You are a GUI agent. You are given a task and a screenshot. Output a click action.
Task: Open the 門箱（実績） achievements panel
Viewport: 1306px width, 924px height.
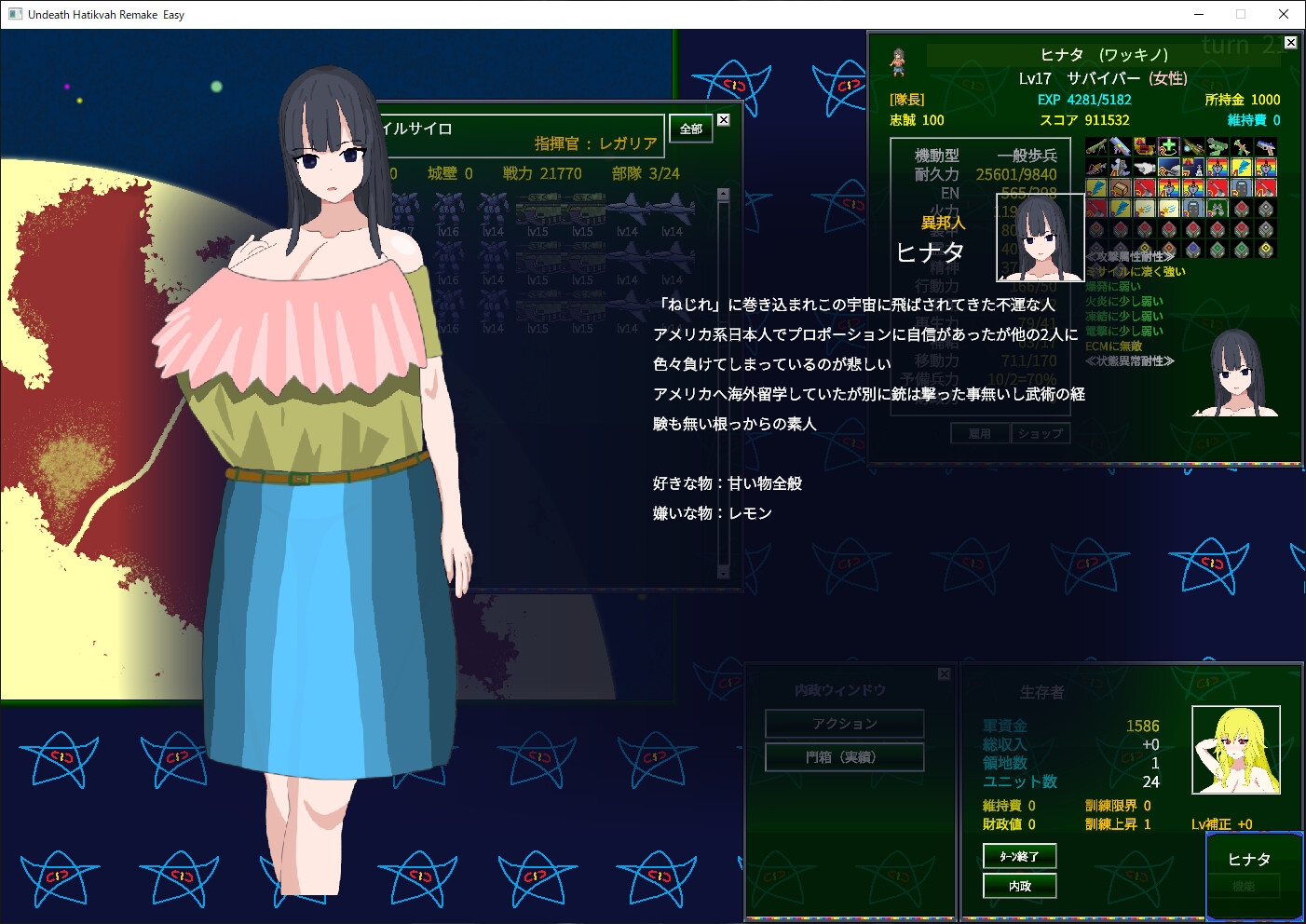pyautogui.click(x=844, y=756)
